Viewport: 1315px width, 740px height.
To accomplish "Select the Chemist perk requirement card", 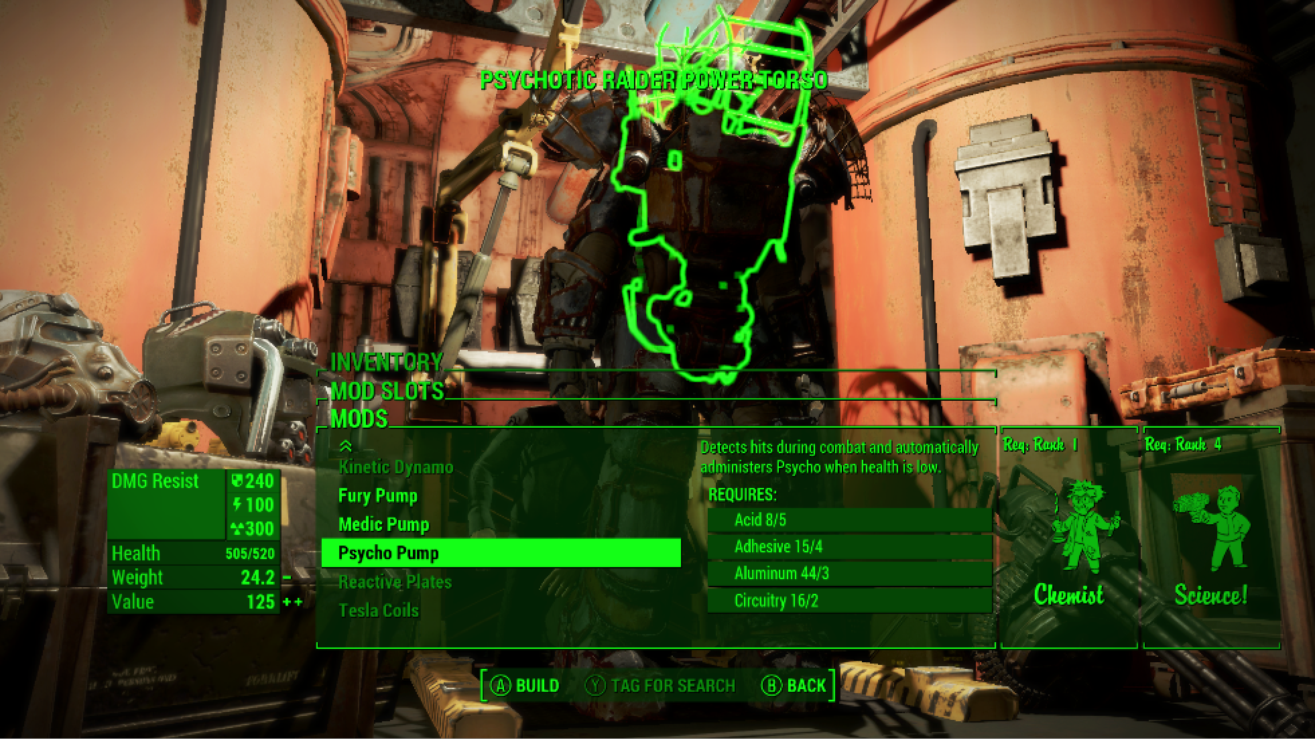I will click(x=1069, y=540).
